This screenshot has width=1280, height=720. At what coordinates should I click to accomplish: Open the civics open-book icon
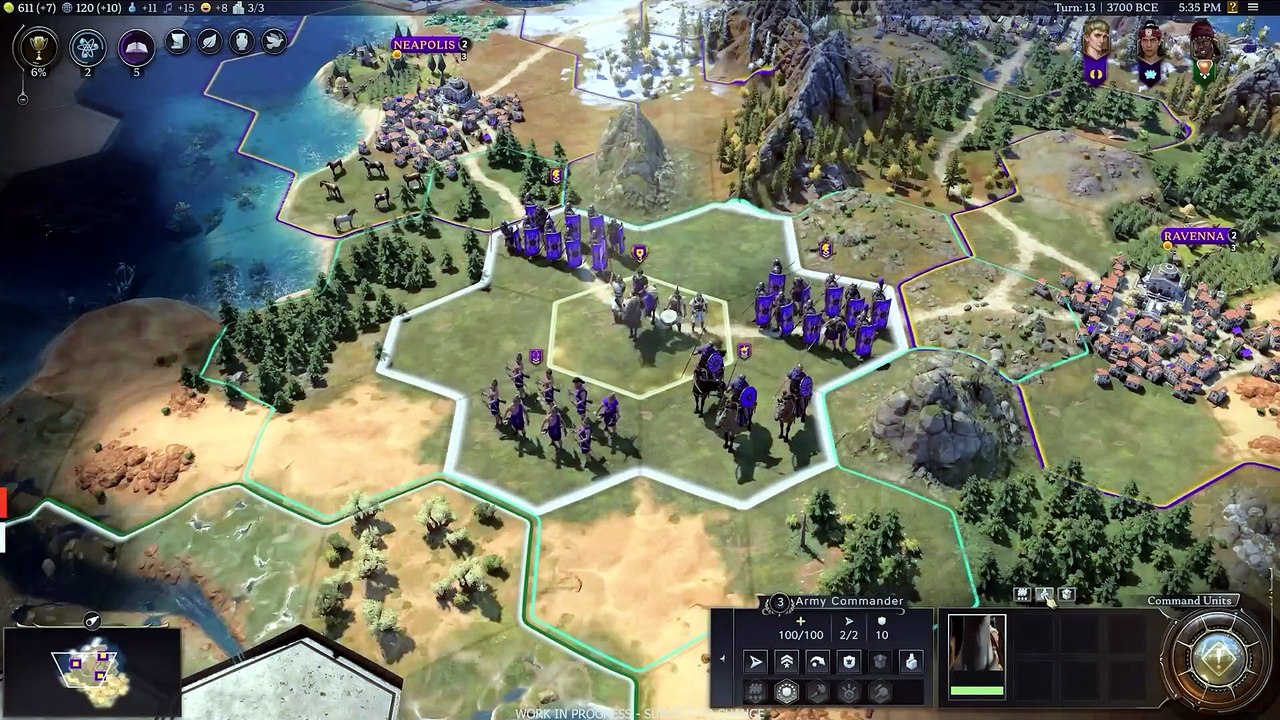pyautogui.click(x=137, y=47)
